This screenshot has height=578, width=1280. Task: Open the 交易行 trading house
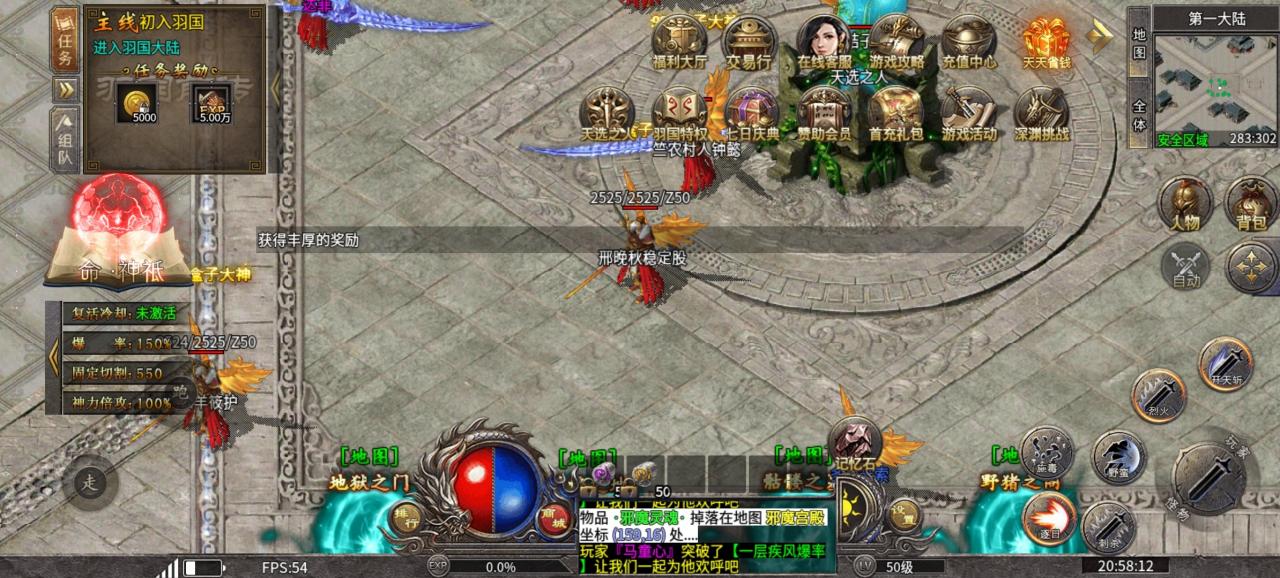(x=750, y=42)
